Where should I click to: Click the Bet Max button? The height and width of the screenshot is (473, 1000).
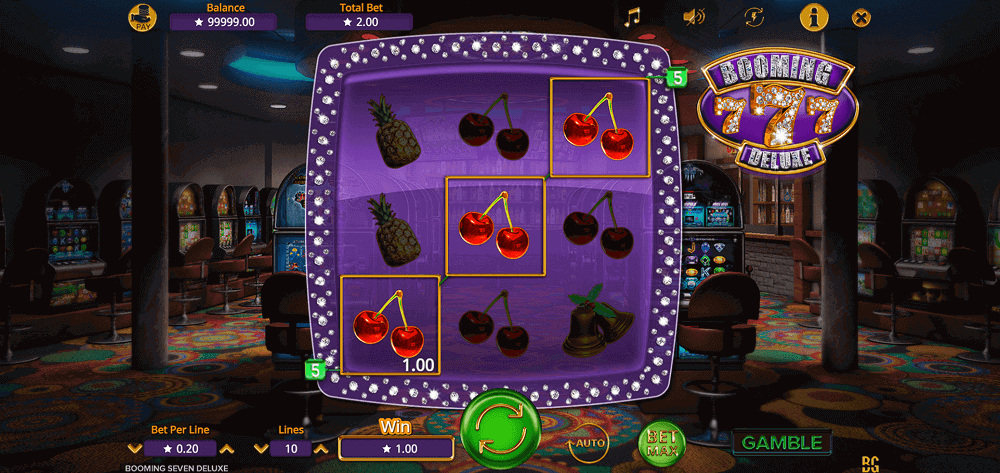(659, 441)
